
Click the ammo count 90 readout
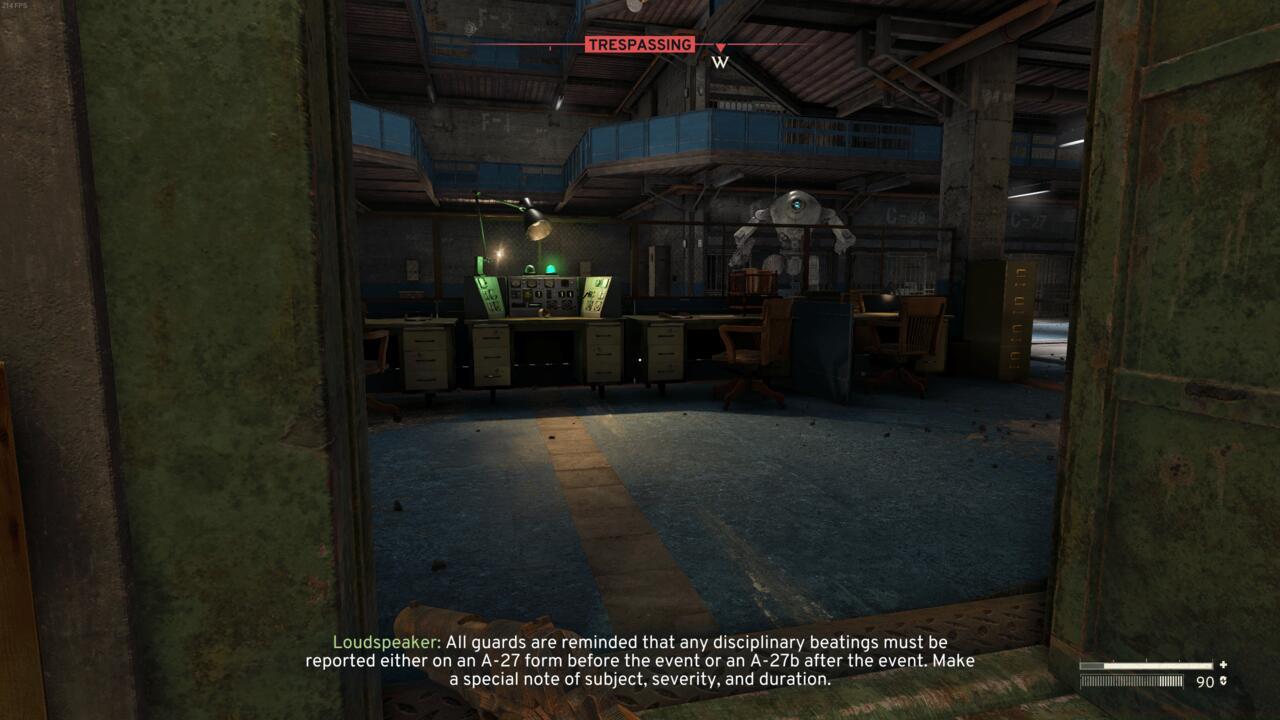click(x=1204, y=680)
